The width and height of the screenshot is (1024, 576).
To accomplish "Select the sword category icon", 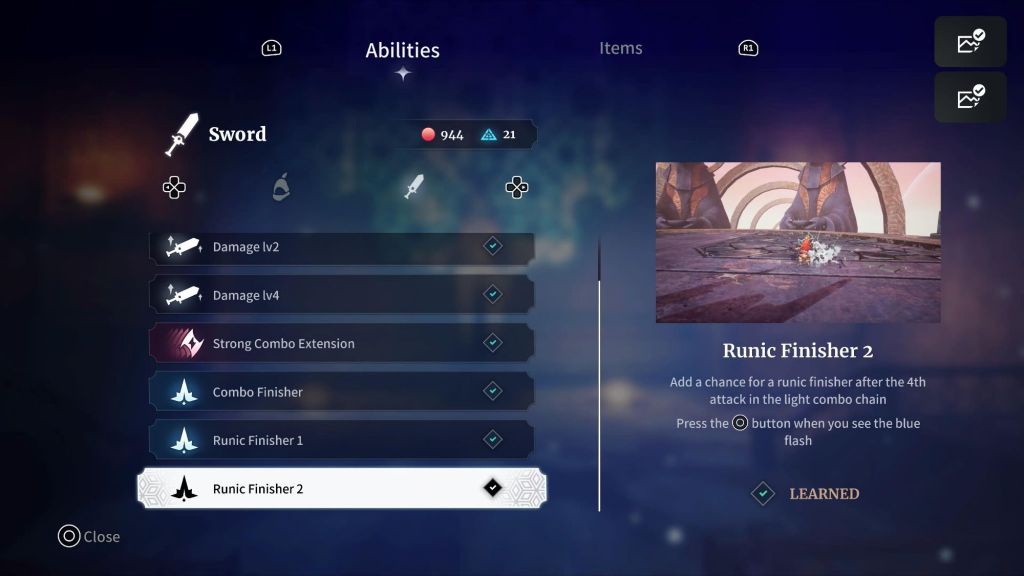I will [413, 187].
